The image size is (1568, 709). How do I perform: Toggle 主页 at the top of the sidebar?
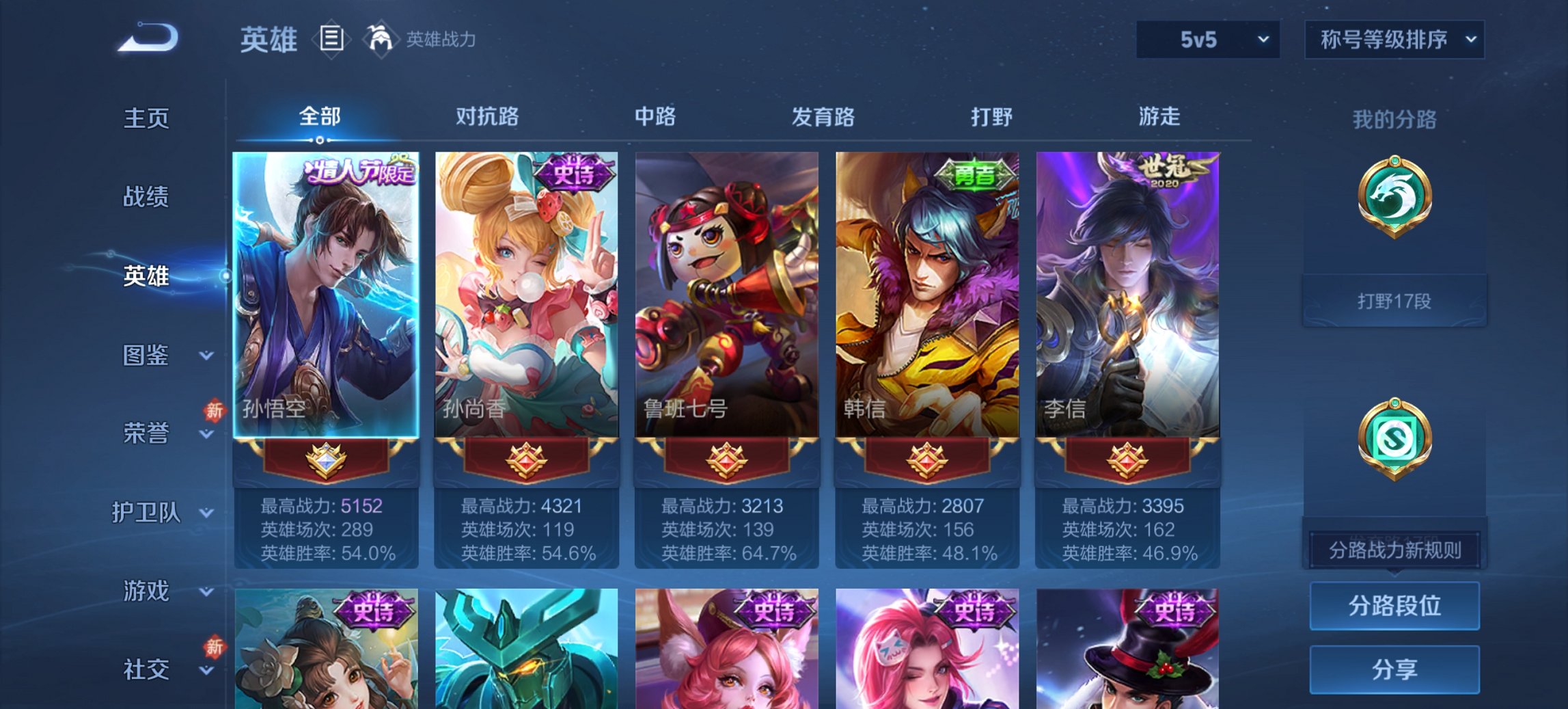144,118
